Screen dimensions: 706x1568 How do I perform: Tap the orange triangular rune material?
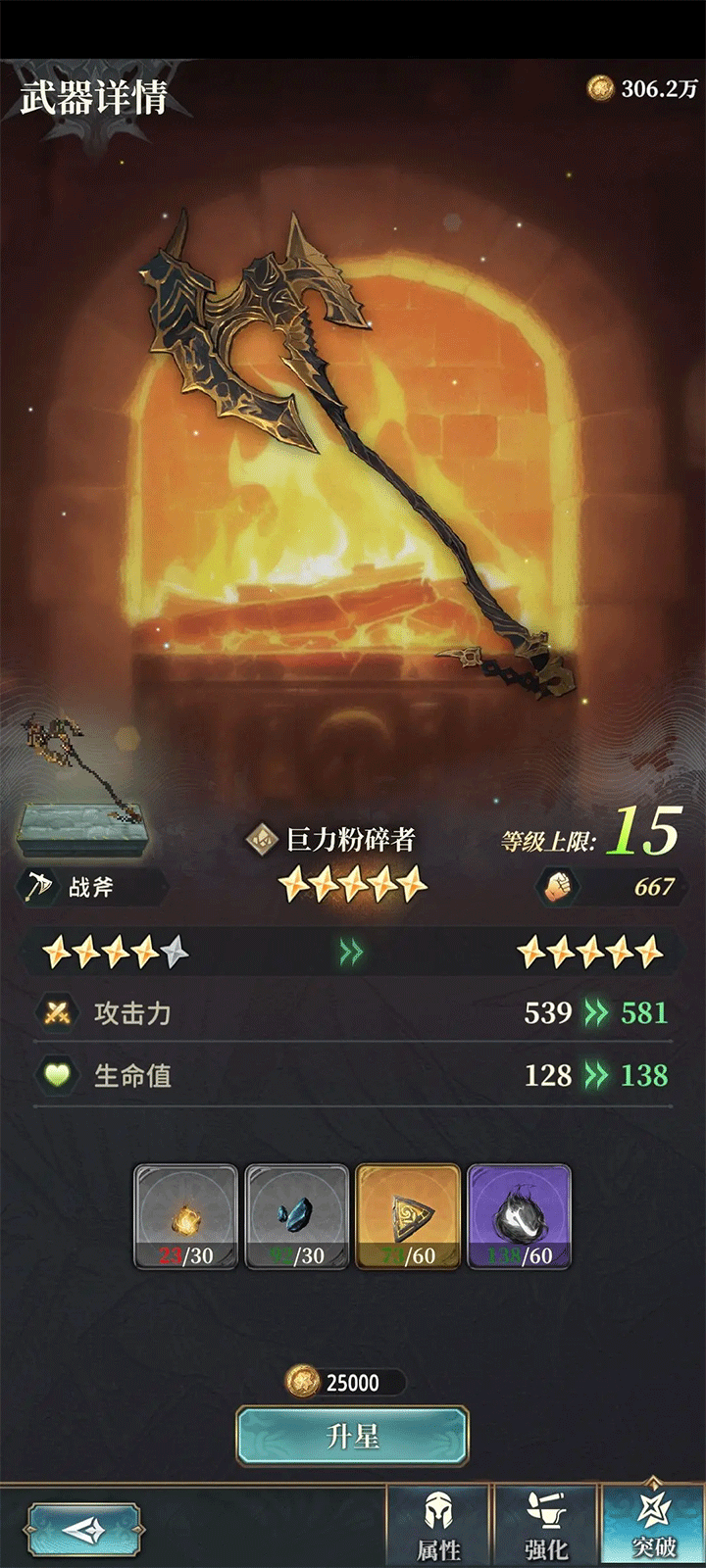pos(408,1216)
